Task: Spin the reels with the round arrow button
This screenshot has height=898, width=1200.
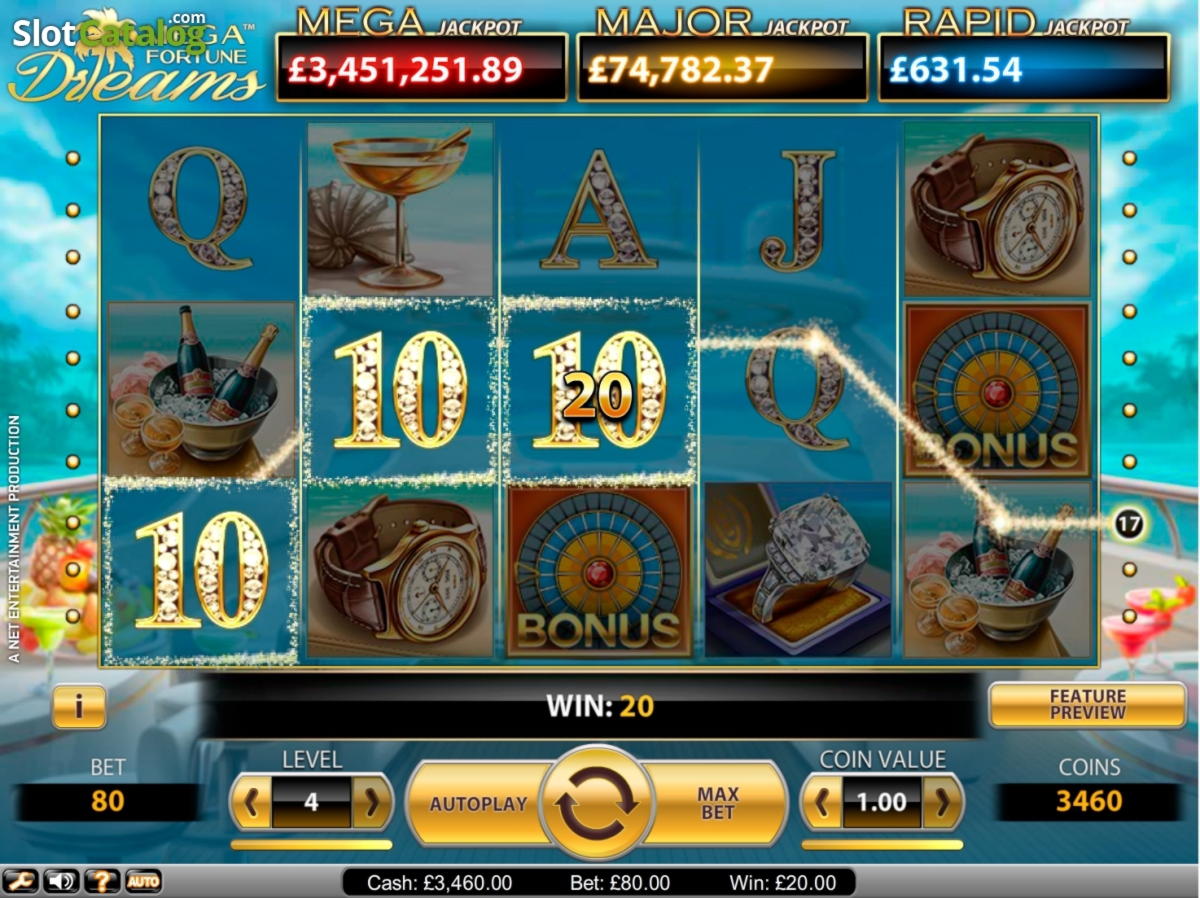Action: coord(596,803)
